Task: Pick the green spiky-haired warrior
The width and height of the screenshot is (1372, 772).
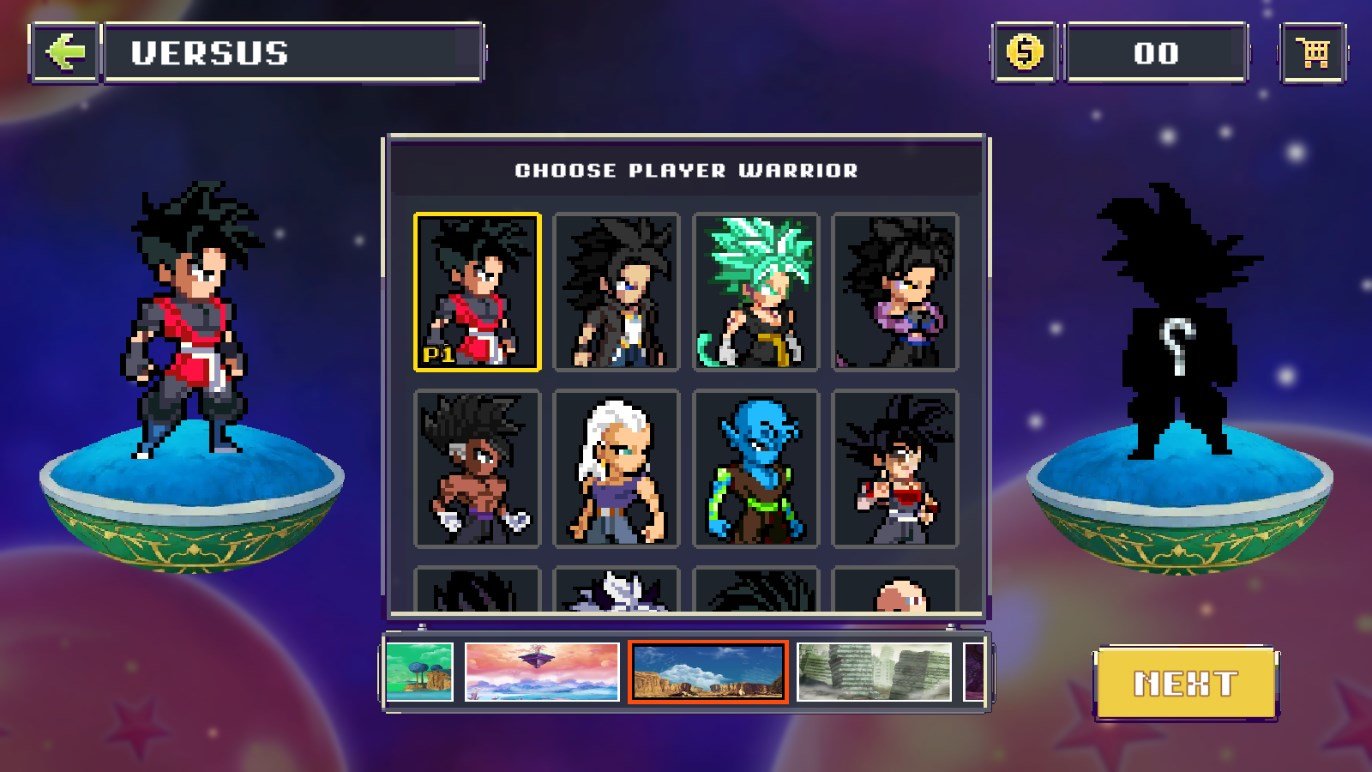Action: (756, 292)
